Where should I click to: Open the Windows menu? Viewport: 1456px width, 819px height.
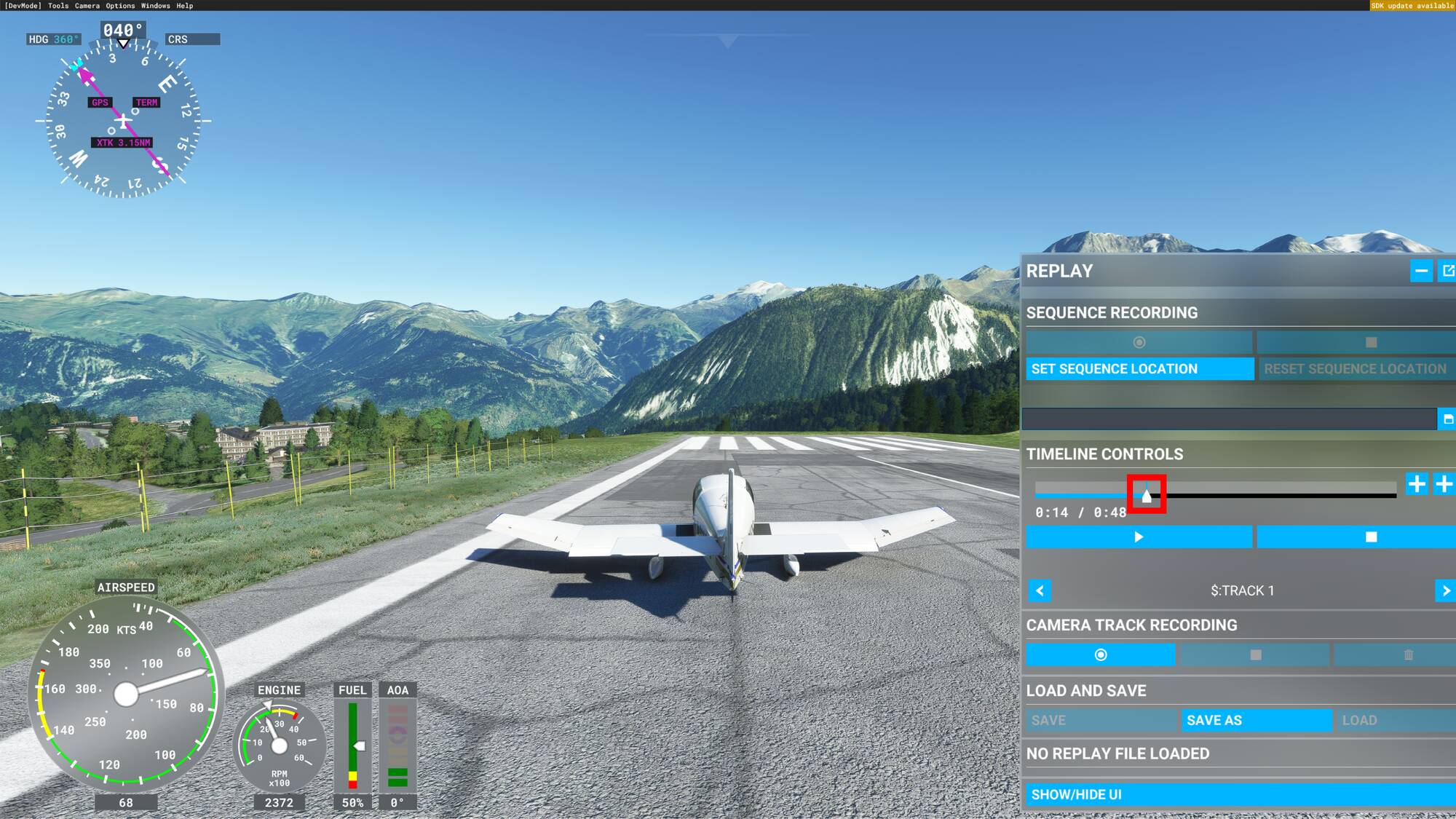coord(156,6)
